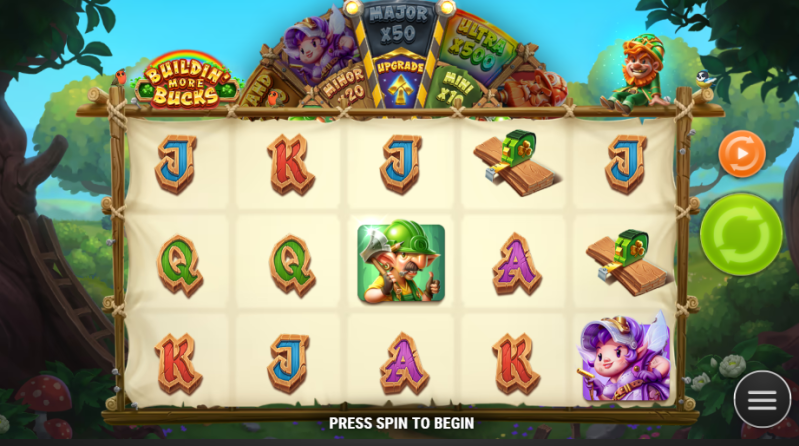Spin the reels with the green button
This screenshot has width=799, height=446.
741,234
